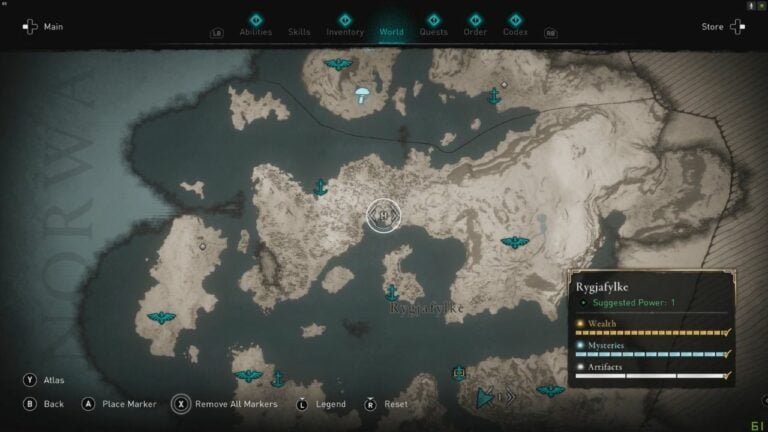Select the World tab

[391, 32]
